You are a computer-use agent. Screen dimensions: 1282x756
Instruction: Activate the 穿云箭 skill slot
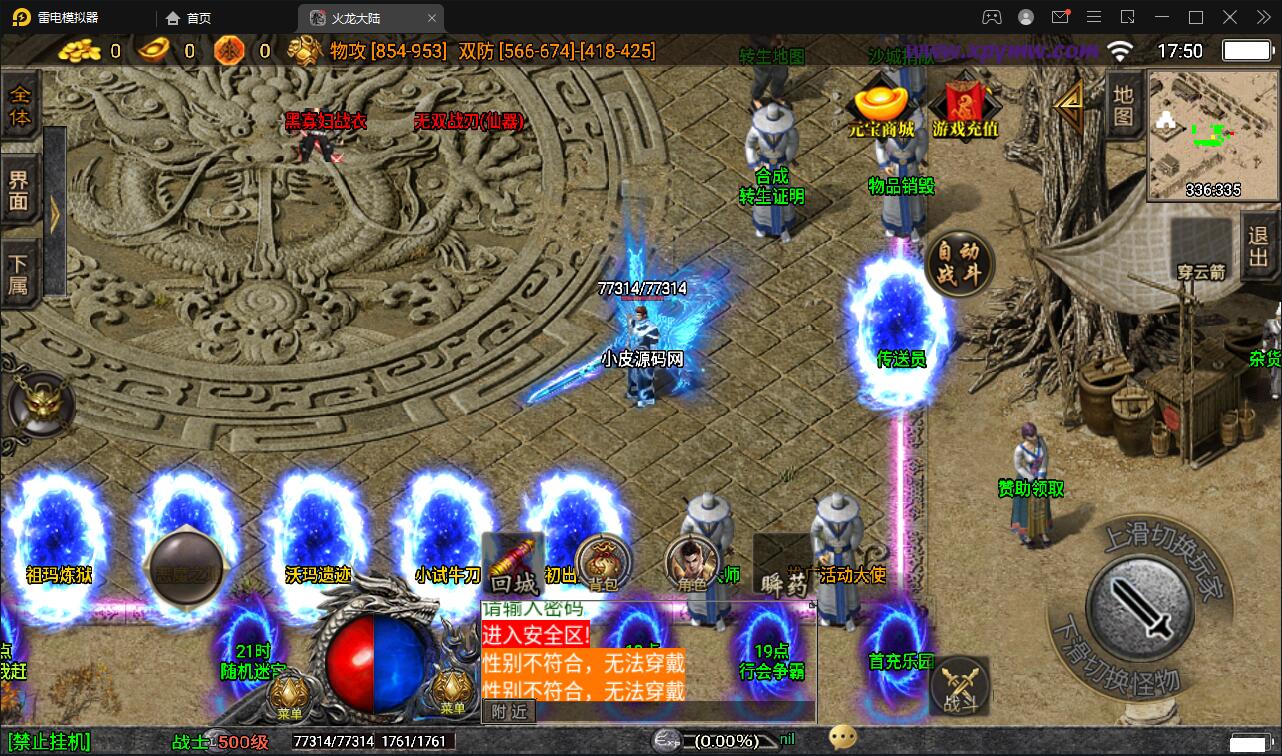click(x=1200, y=249)
